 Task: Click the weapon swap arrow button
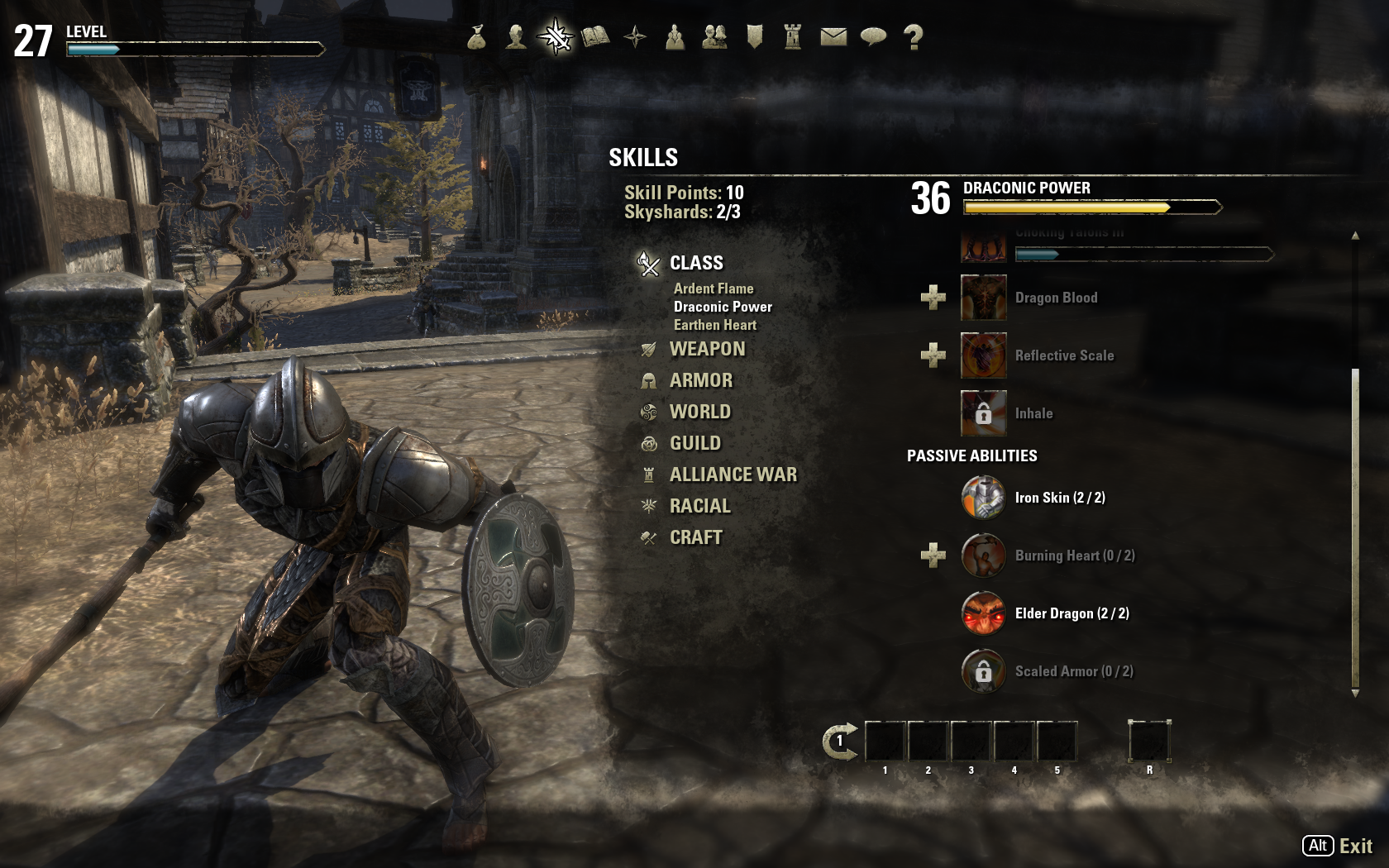click(840, 742)
